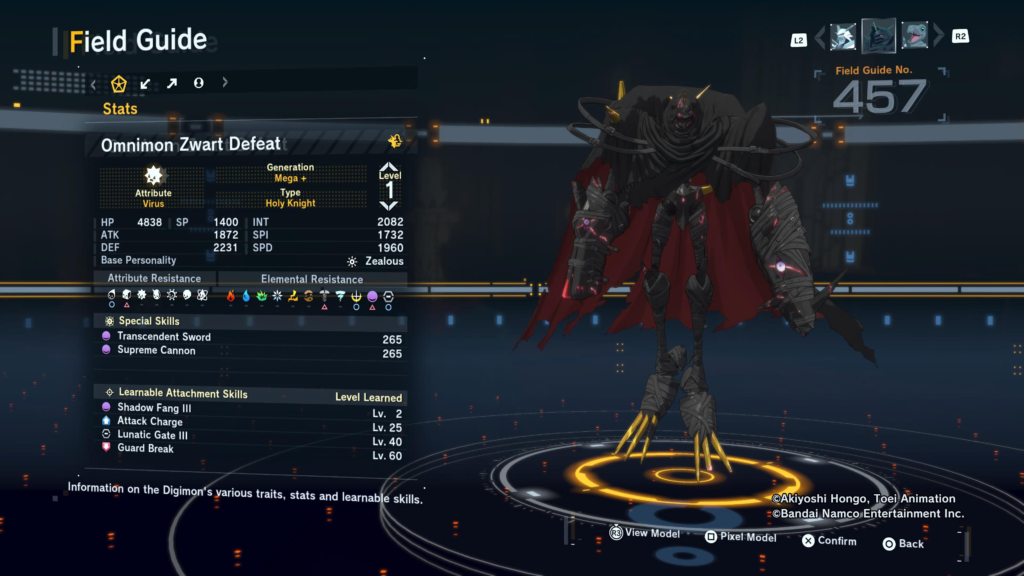The height and width of the screenshot is (576, 1024).
Task: Go to previous Field Guide entry arrow
Action: [x=820, y=38]
